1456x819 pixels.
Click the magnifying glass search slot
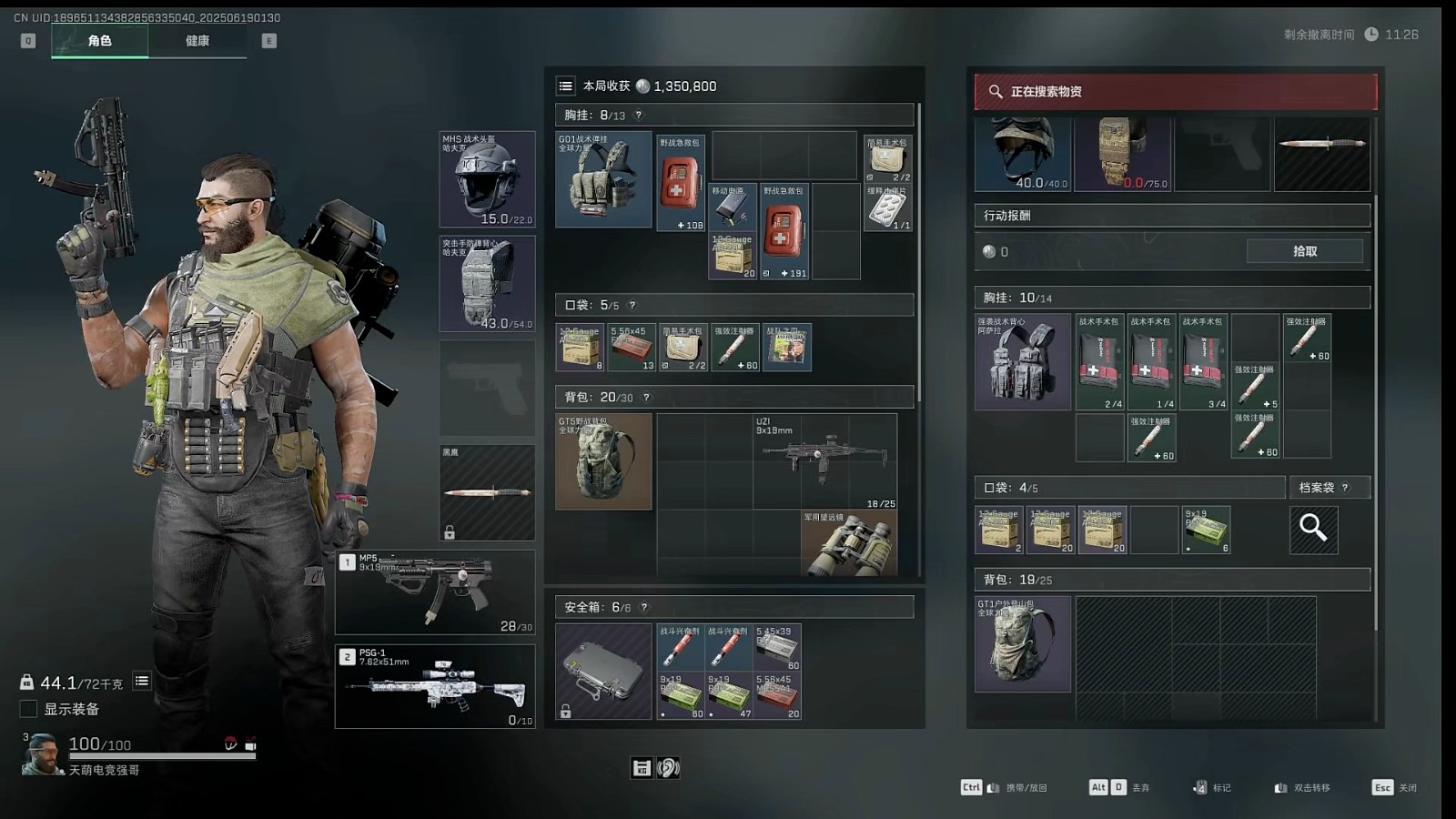[1313, 529]
